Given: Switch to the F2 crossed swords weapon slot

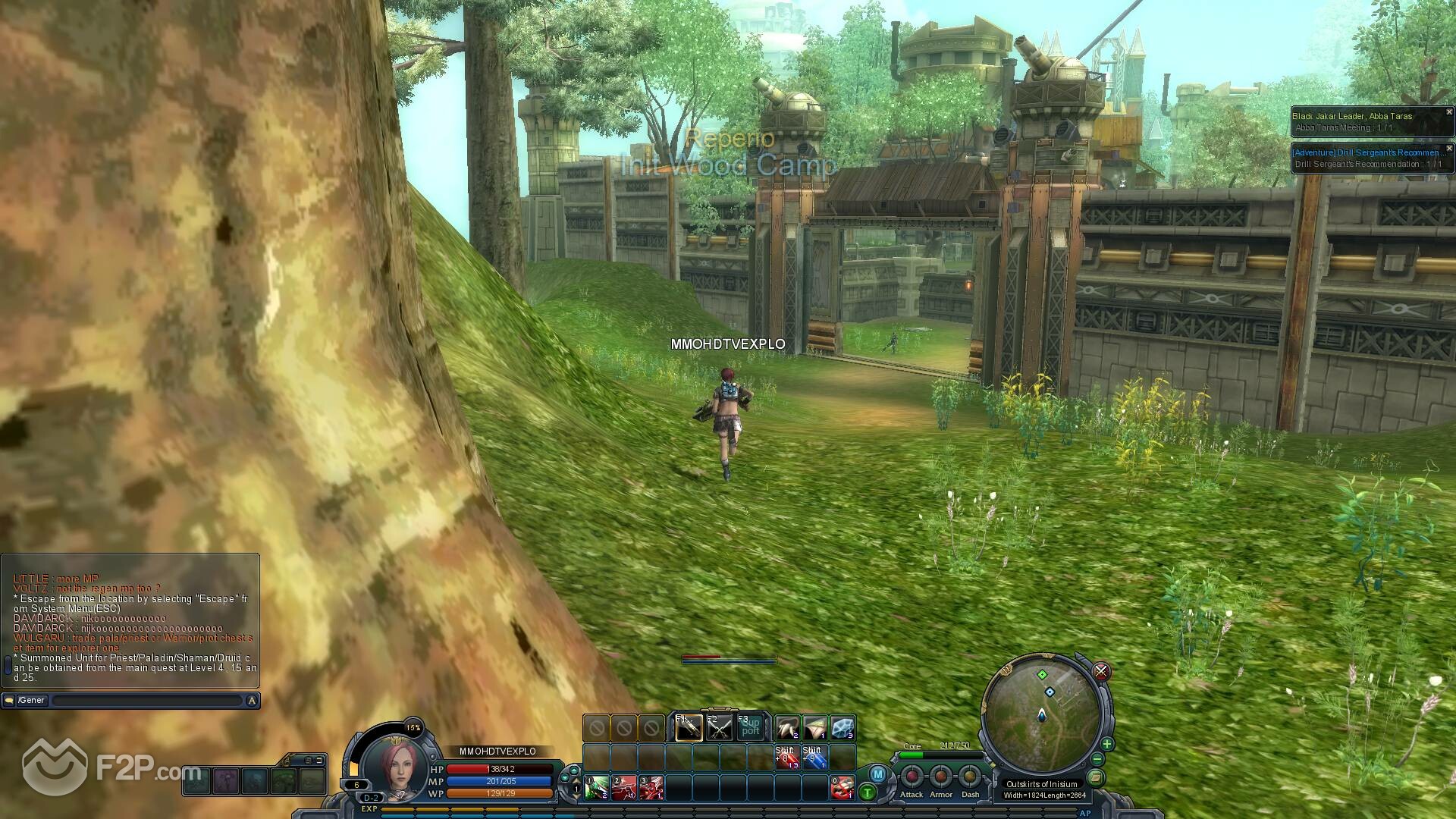Looking at the screenshot, I should tap(719, 728).
